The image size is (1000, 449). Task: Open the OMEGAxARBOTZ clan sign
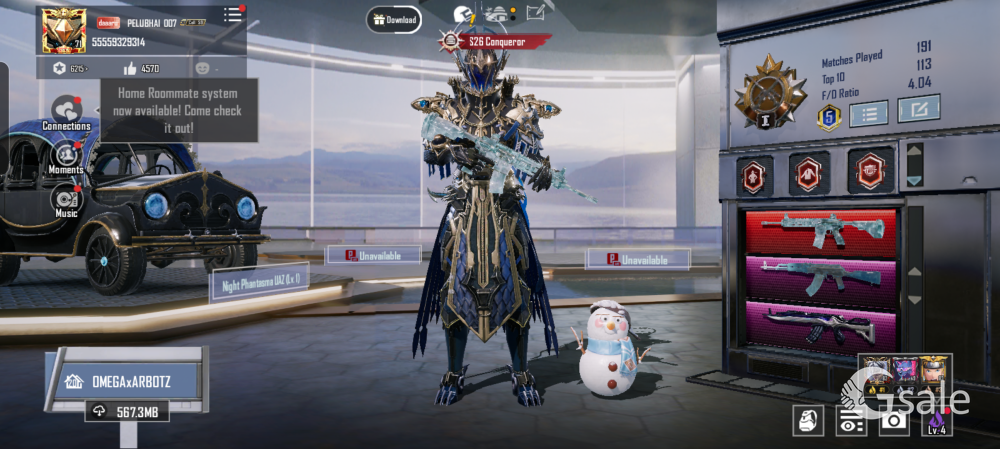128,380
